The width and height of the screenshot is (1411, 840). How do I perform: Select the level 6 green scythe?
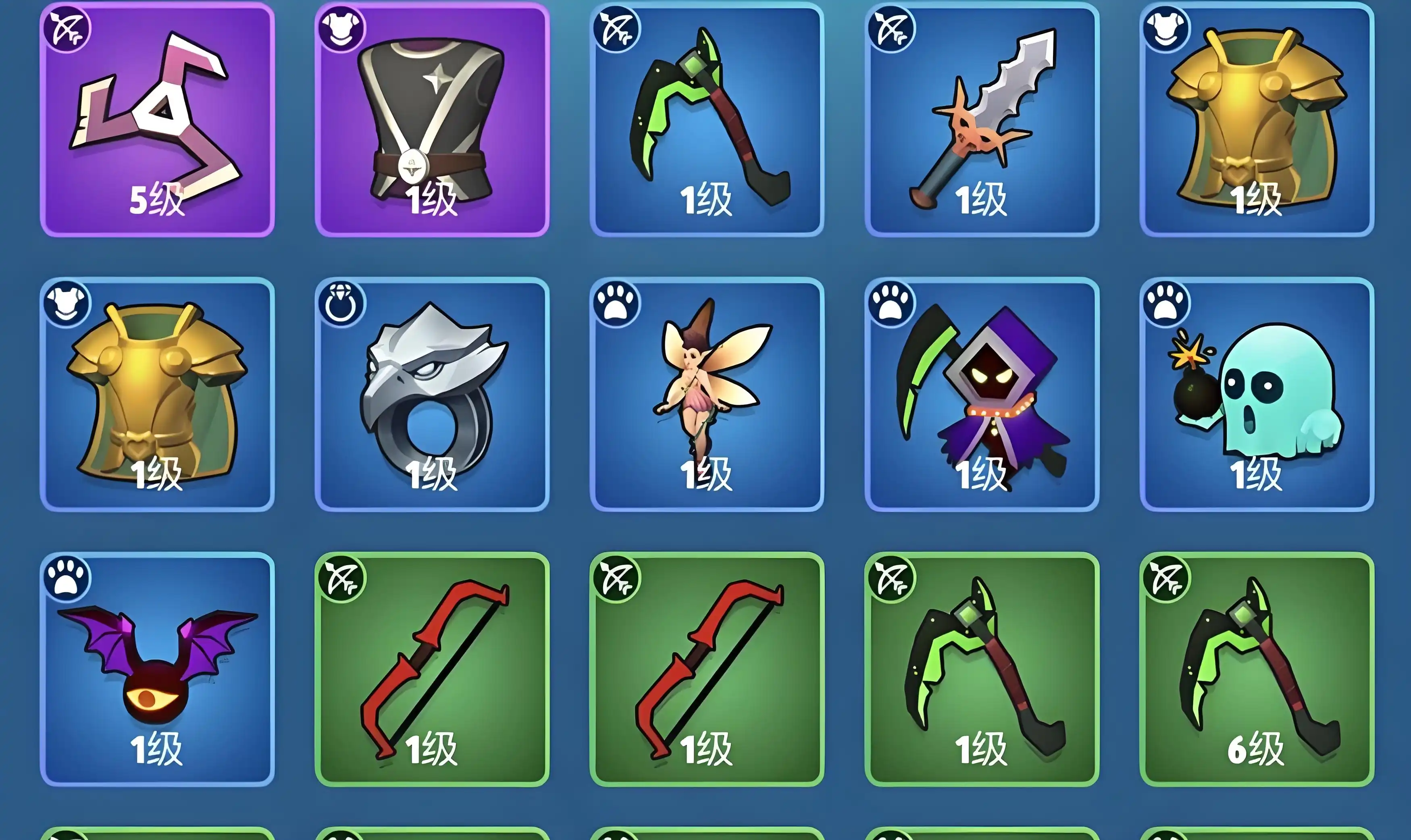click(1257, 669)
